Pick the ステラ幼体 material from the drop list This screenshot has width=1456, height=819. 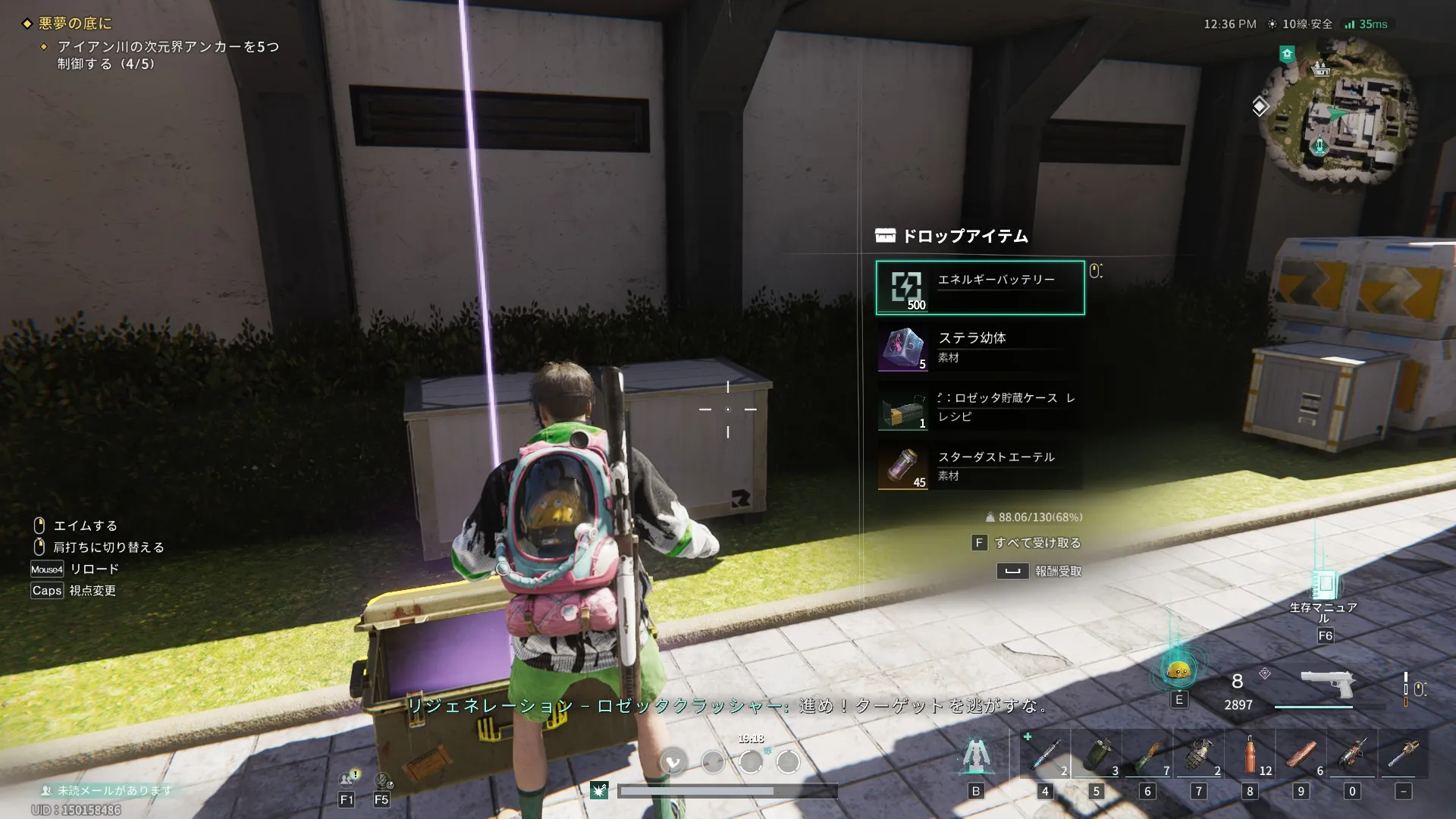(x=980, y=347)
